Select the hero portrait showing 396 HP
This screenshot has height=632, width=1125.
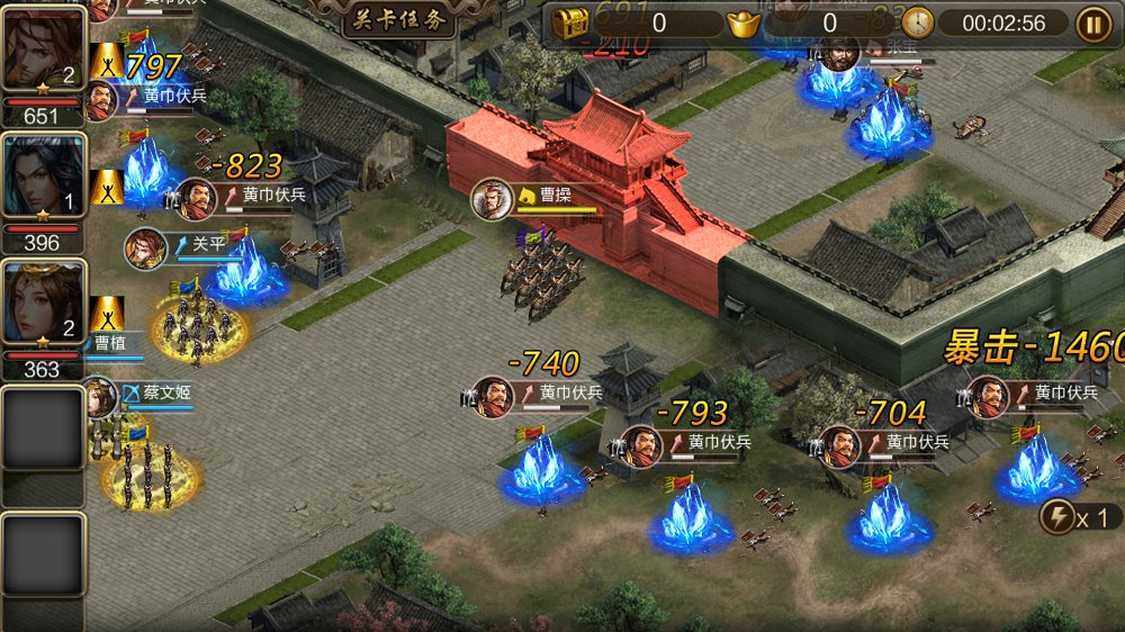point(42,178)
